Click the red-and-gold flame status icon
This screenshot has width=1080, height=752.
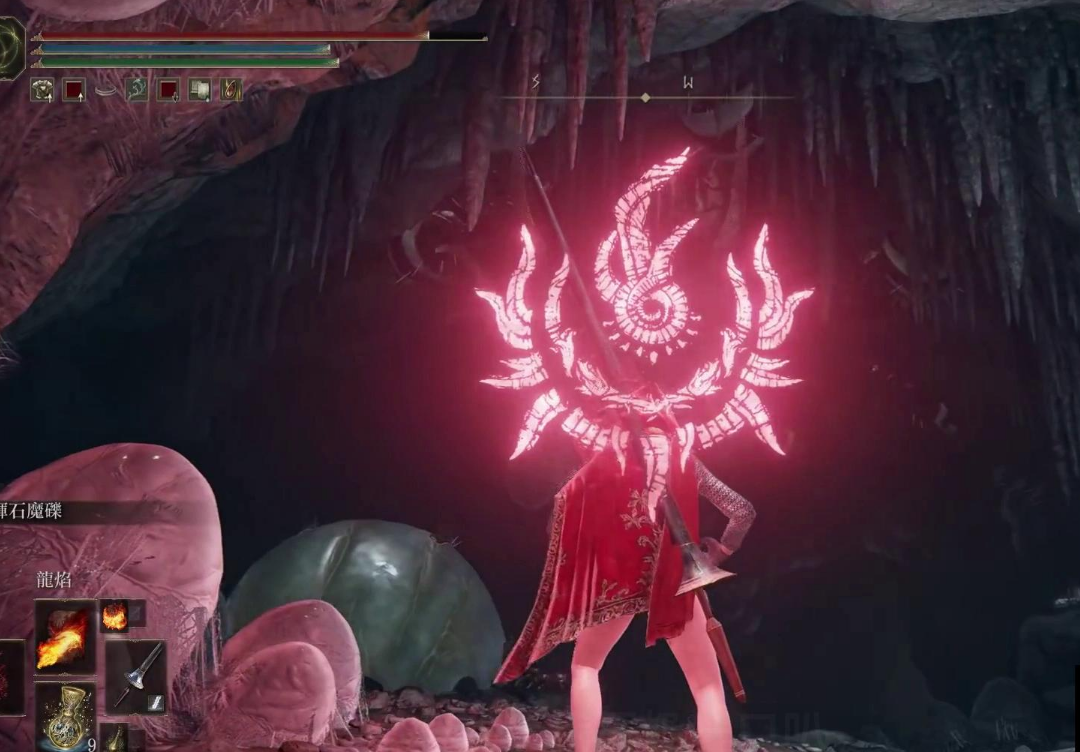point(231,90)
